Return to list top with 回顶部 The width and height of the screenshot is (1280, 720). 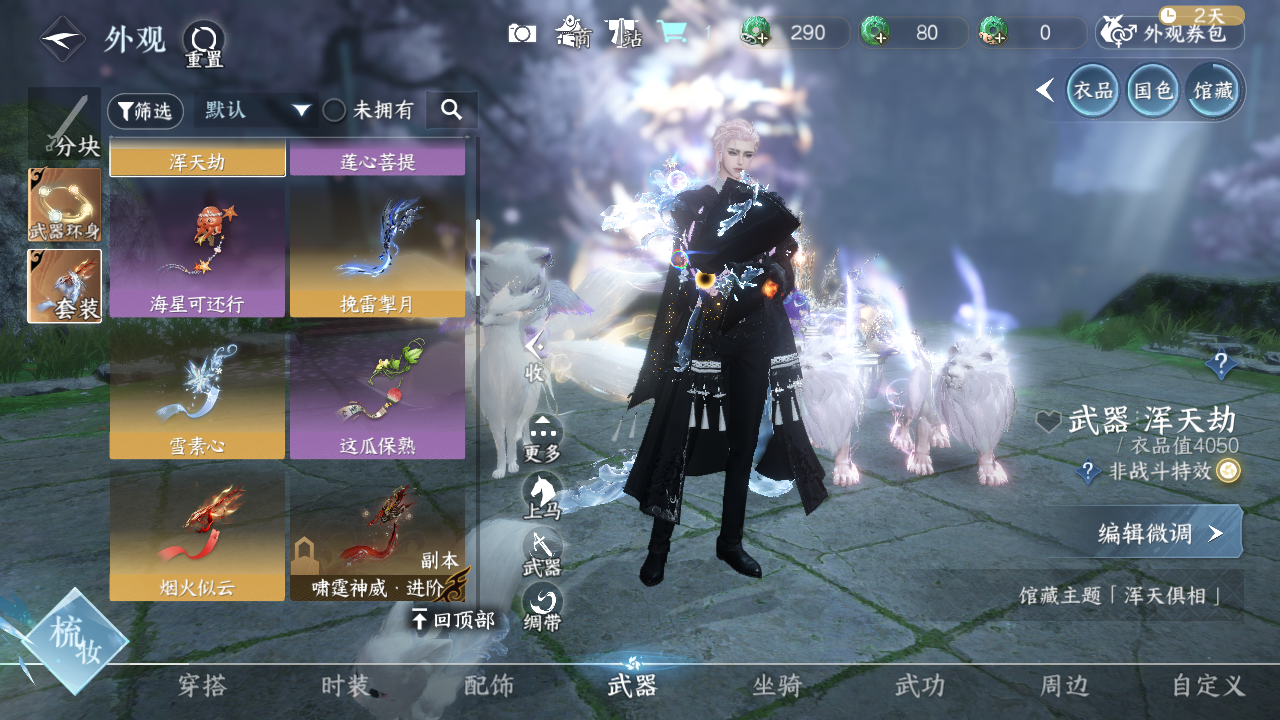point(453,620)
